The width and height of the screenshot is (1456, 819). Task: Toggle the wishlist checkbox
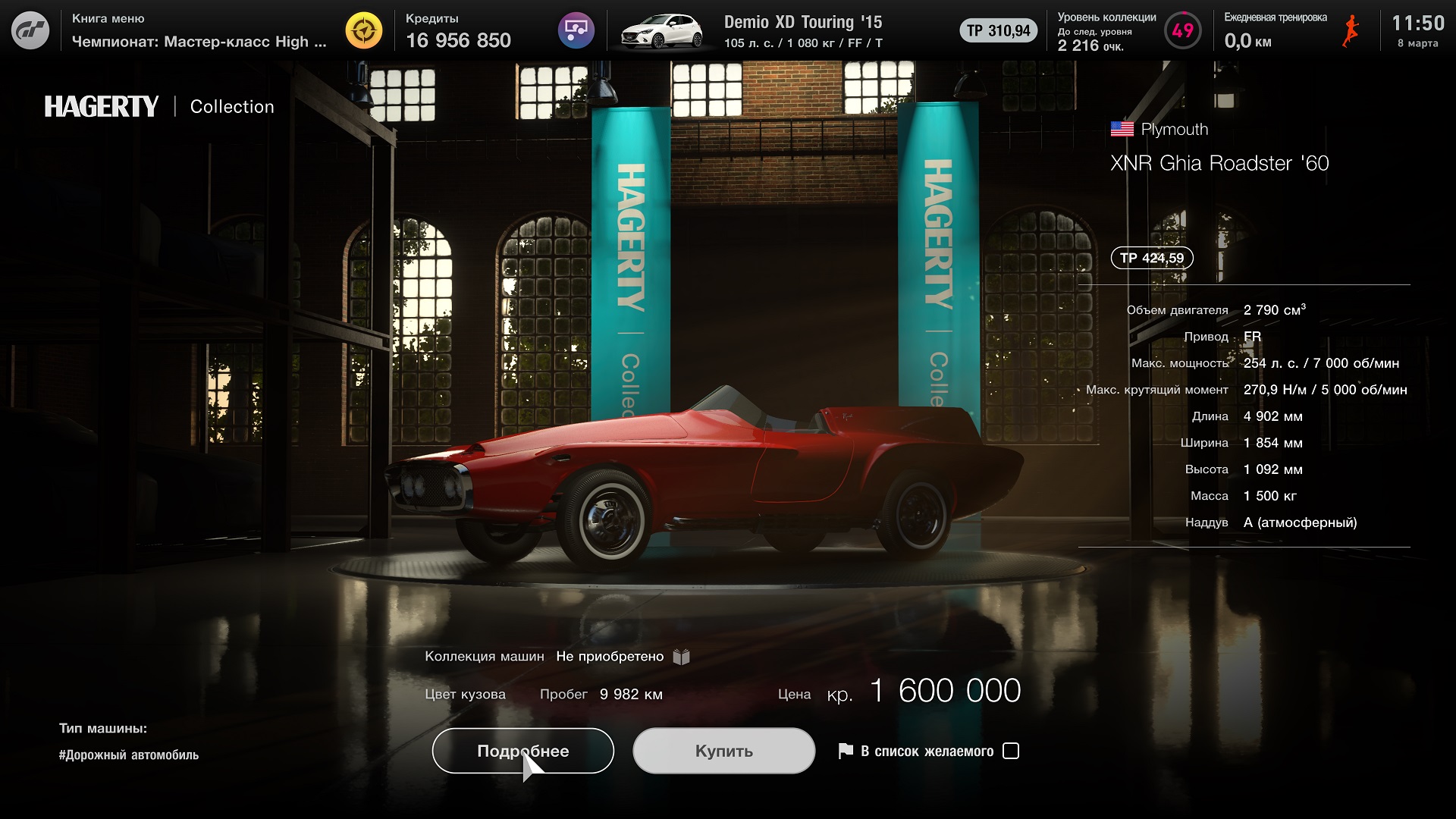1010,751
